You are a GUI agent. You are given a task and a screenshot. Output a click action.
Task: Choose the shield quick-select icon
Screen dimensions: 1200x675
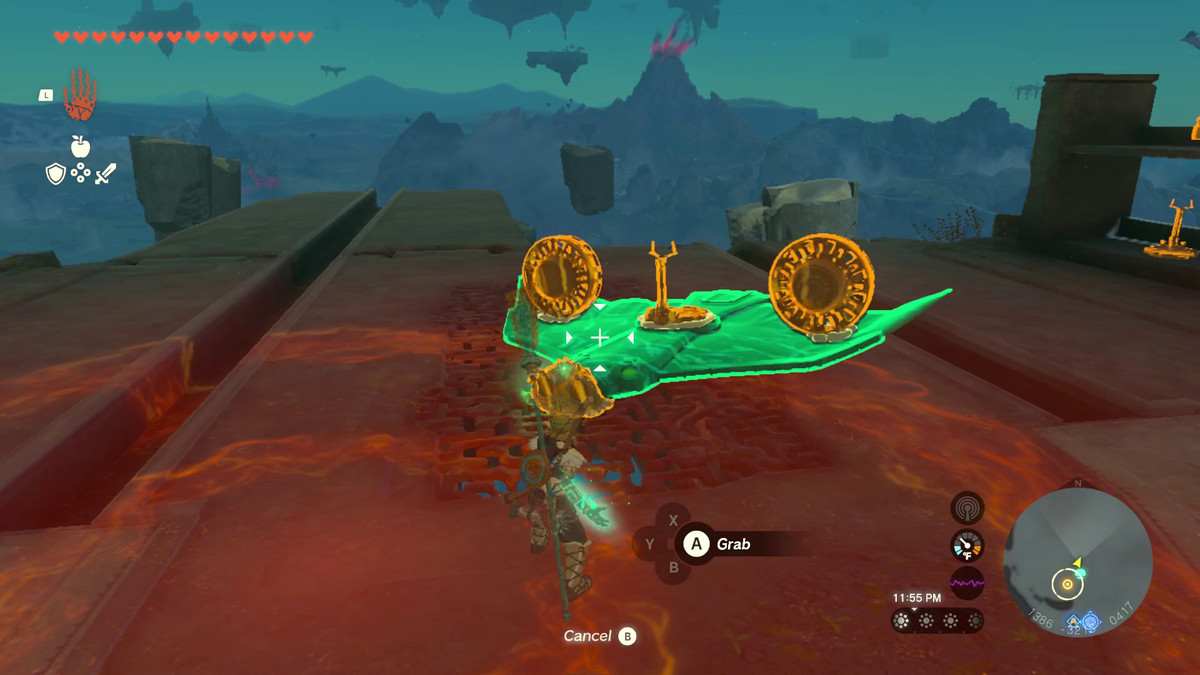56,174
